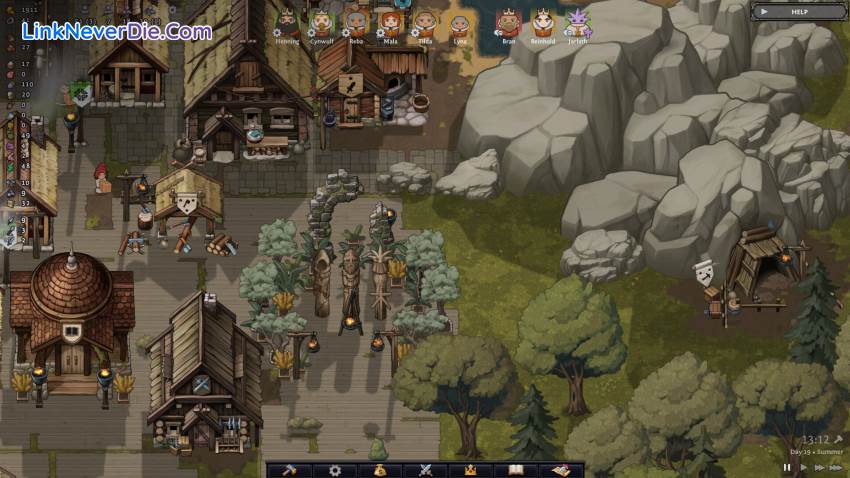This screenshot has height=478, width=850.
Task: Choose Jorleth's purple spiky portrait
Action: click(x=578, y=22)
